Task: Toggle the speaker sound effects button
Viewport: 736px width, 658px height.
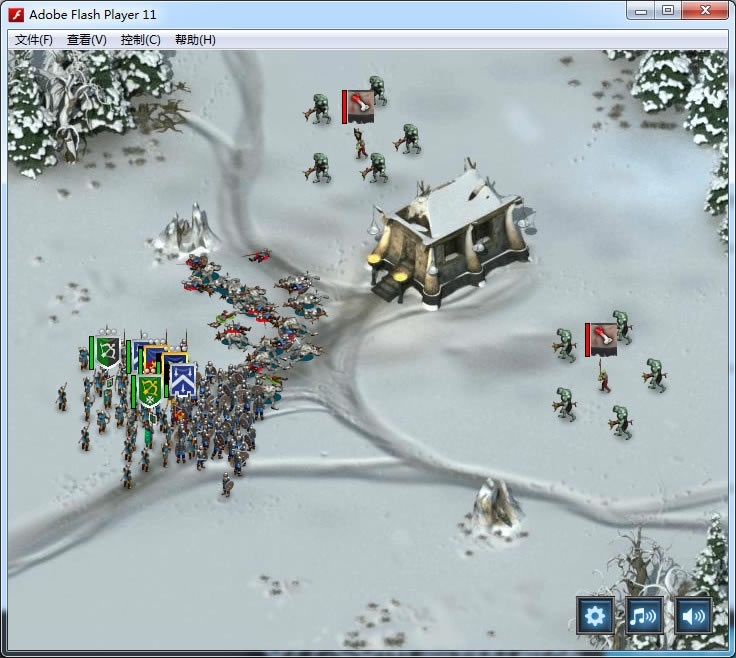Action: pos(693,615)
